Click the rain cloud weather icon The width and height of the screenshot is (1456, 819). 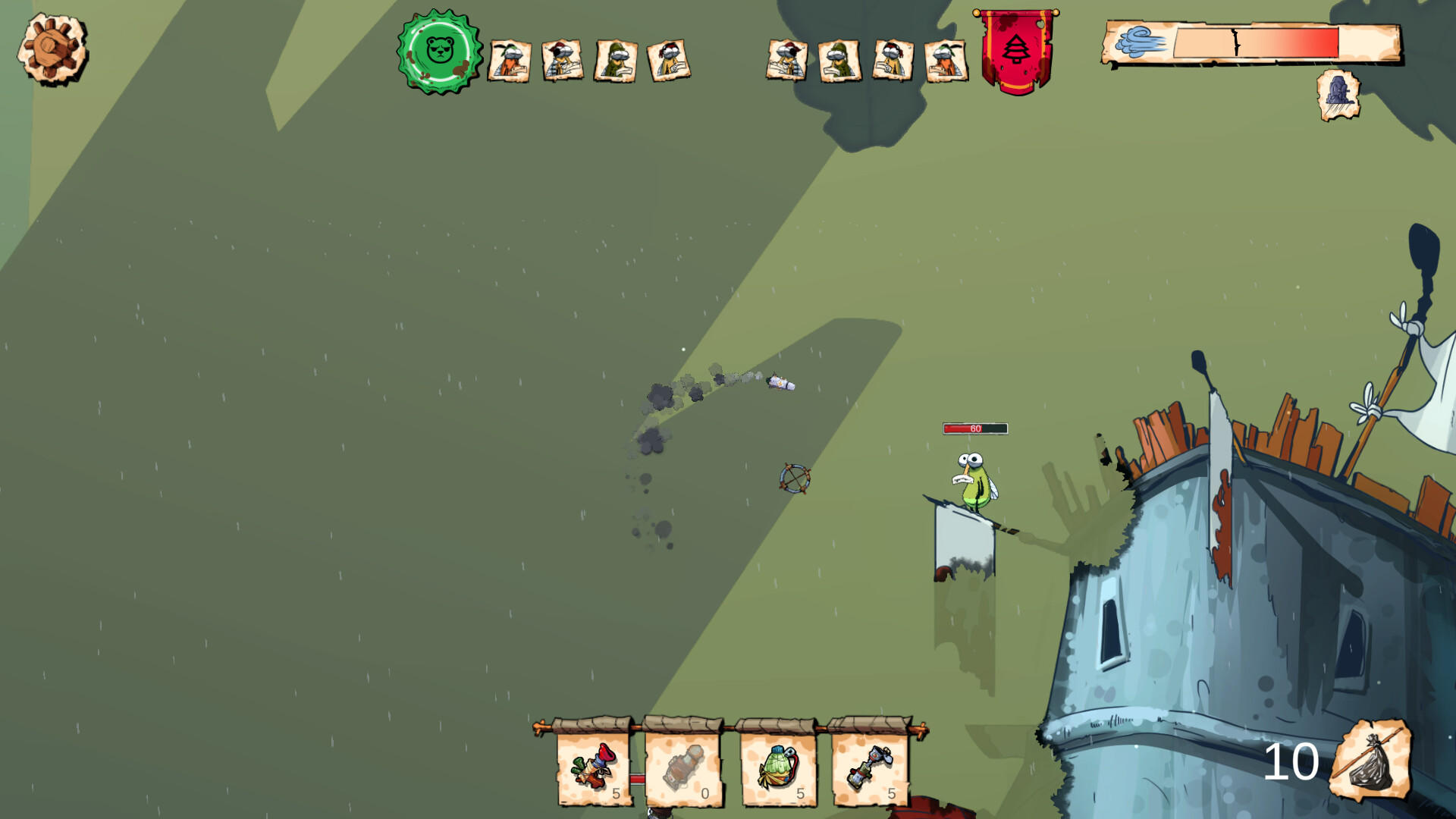1338,95
